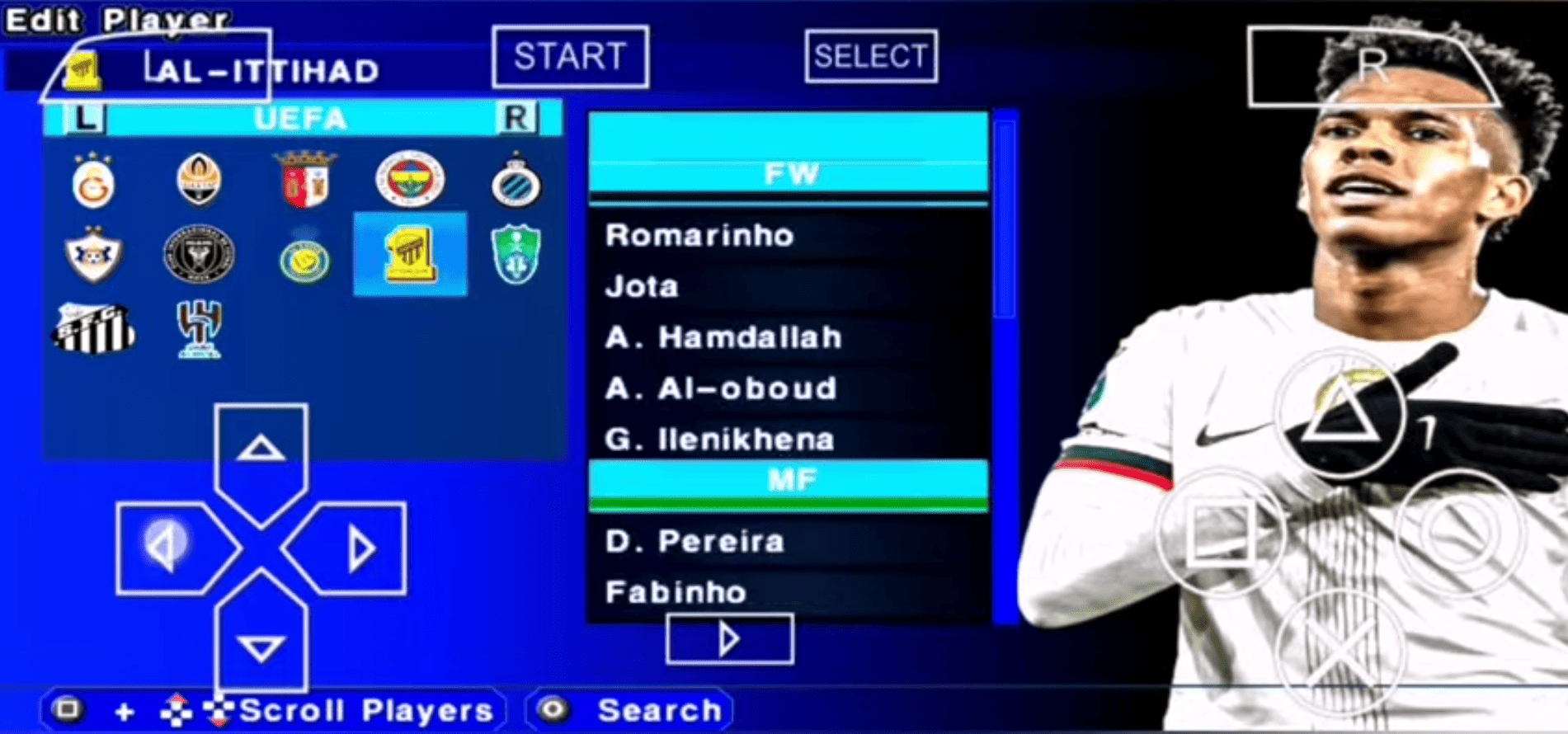Choose Fabinho in the midfielders list
Image resolution: width=1568 pixels, height=734 pixels.
point(676,592)
